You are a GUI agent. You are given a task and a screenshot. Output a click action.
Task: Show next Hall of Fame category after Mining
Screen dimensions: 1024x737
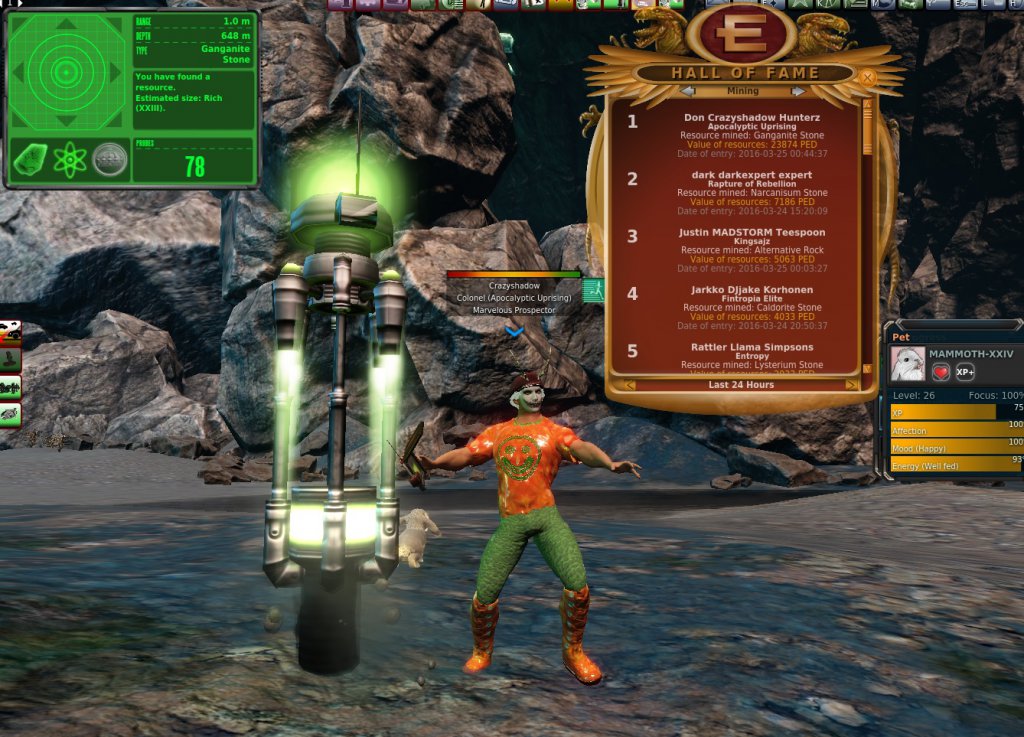coord(799,91)
